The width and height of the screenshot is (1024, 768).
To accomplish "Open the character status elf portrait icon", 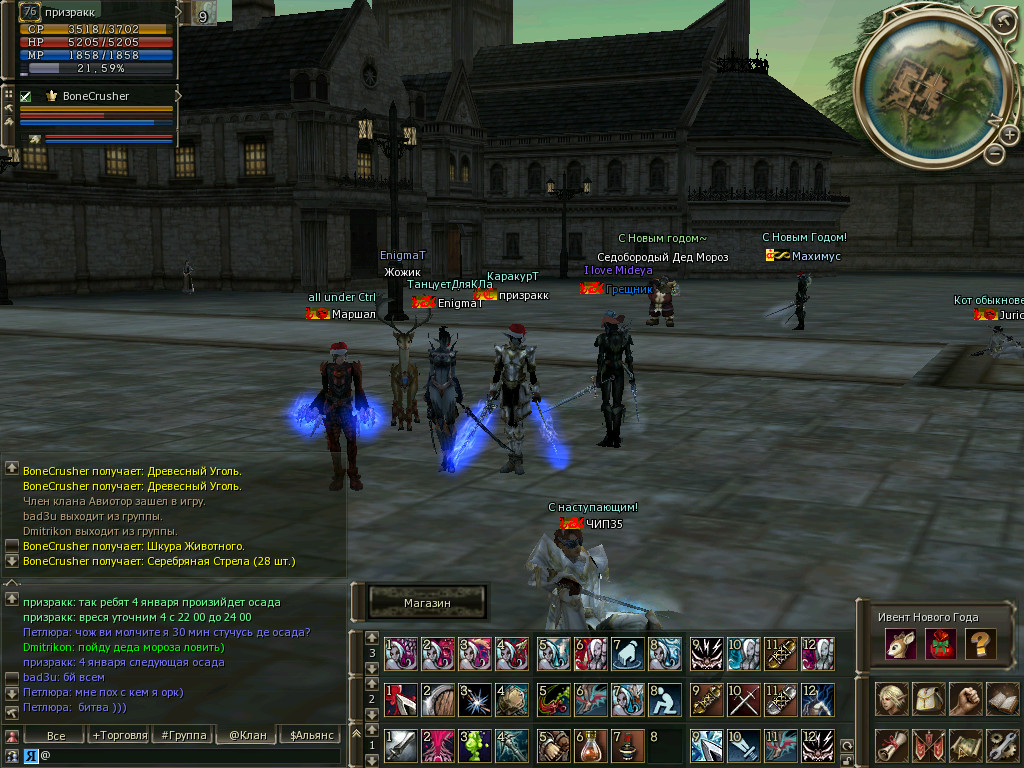I will [892, 698].
